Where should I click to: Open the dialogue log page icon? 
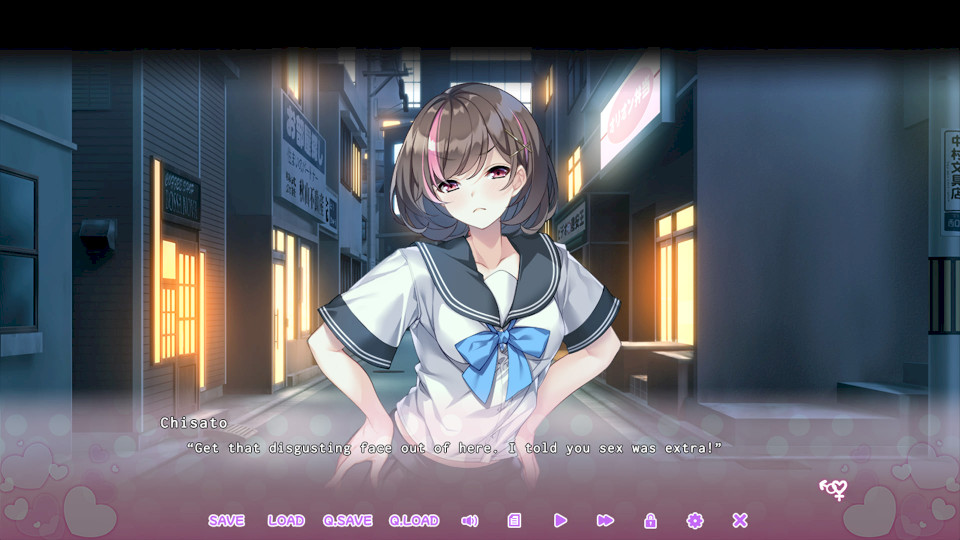(x=514, y=520)
